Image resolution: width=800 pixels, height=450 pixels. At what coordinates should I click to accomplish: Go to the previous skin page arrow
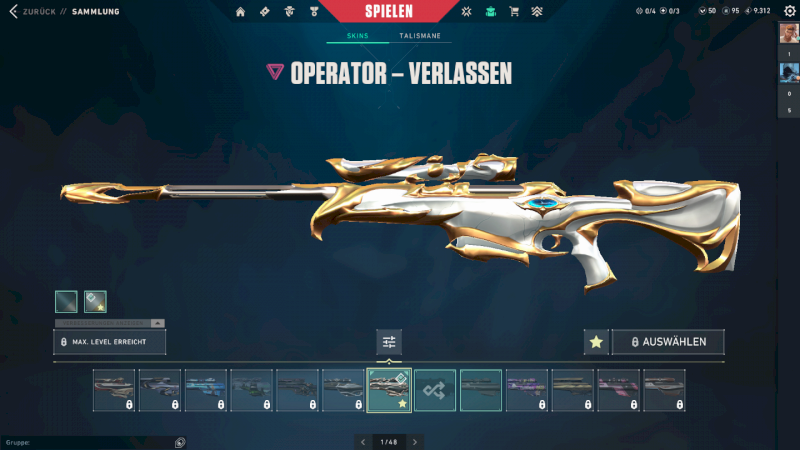362,441
